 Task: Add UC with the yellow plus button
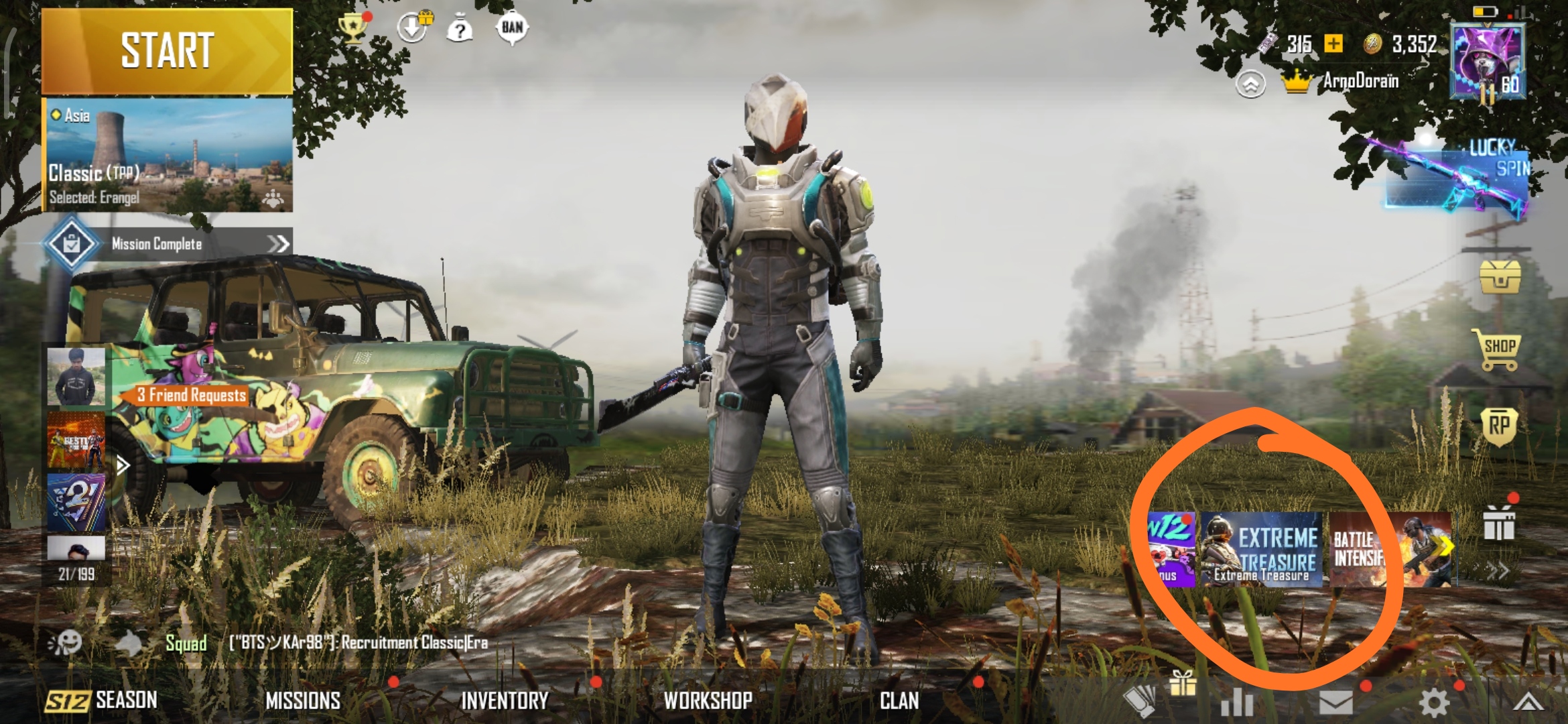[x=1334, y=44]
